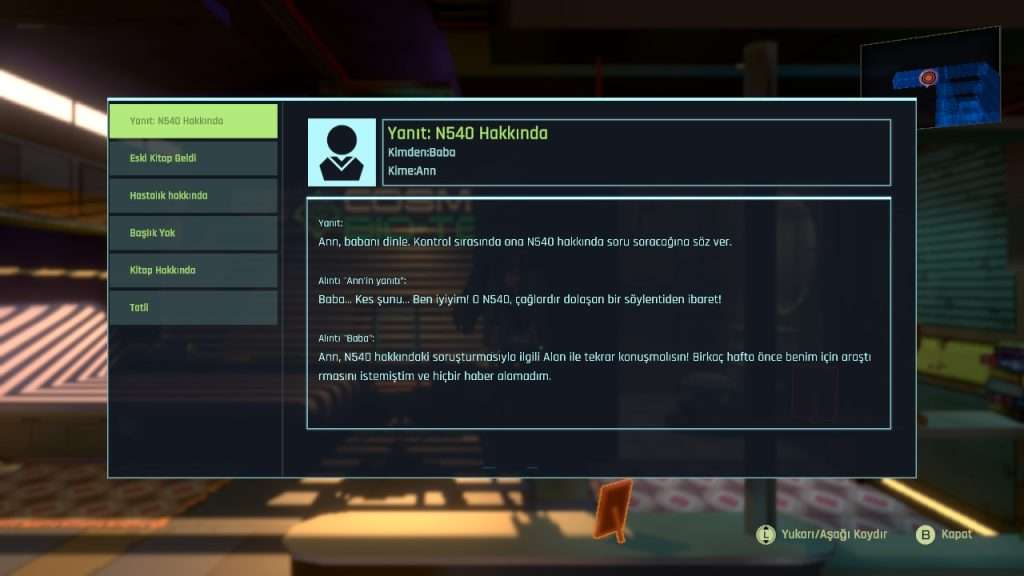
Task: Choose the 'Tatil' message entry
Action: click(x=193, y=307)
